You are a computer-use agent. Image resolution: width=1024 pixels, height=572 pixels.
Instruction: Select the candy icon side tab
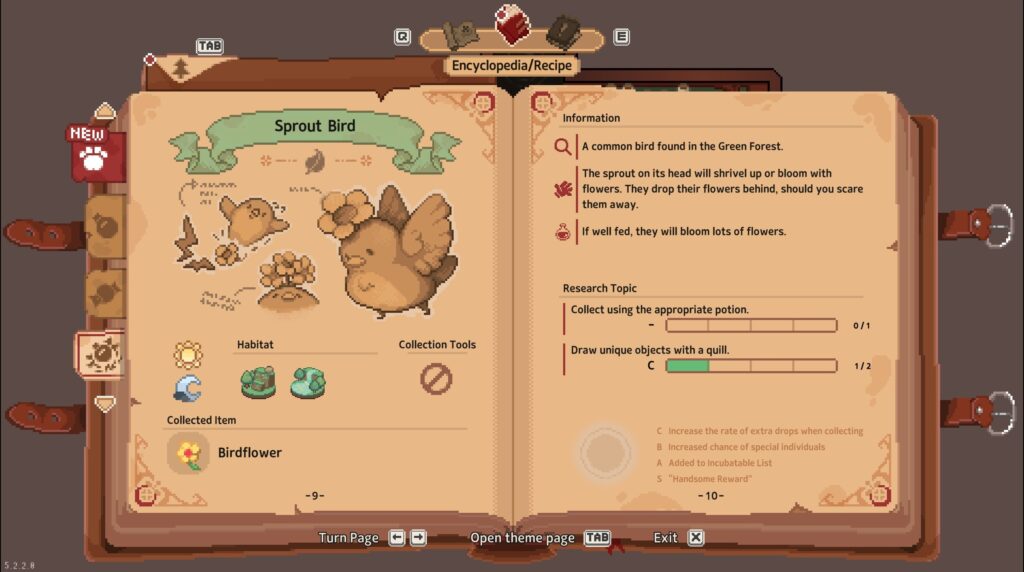click(x=105, y=291)
